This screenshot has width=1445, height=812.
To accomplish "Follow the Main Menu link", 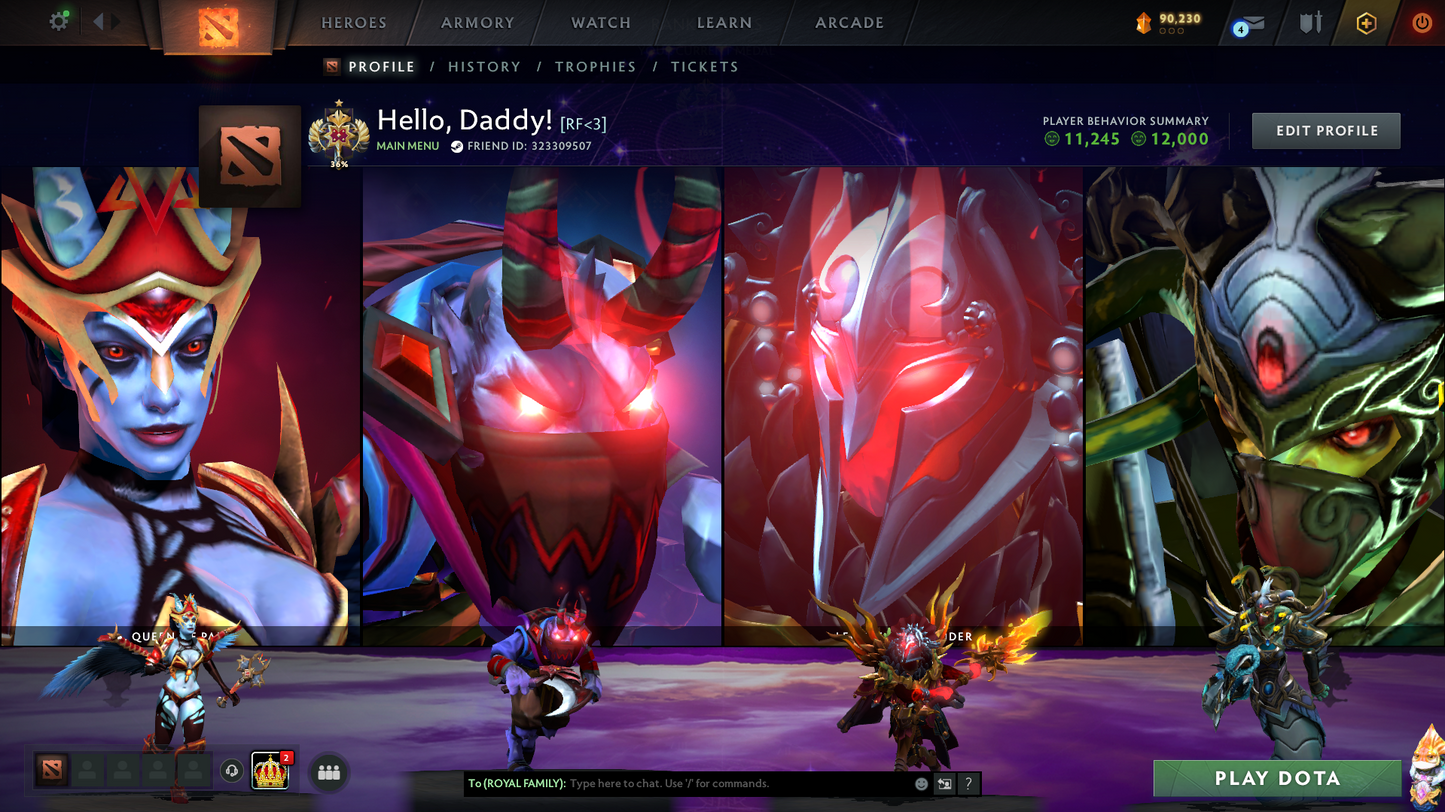I will (x=407, y=146).
